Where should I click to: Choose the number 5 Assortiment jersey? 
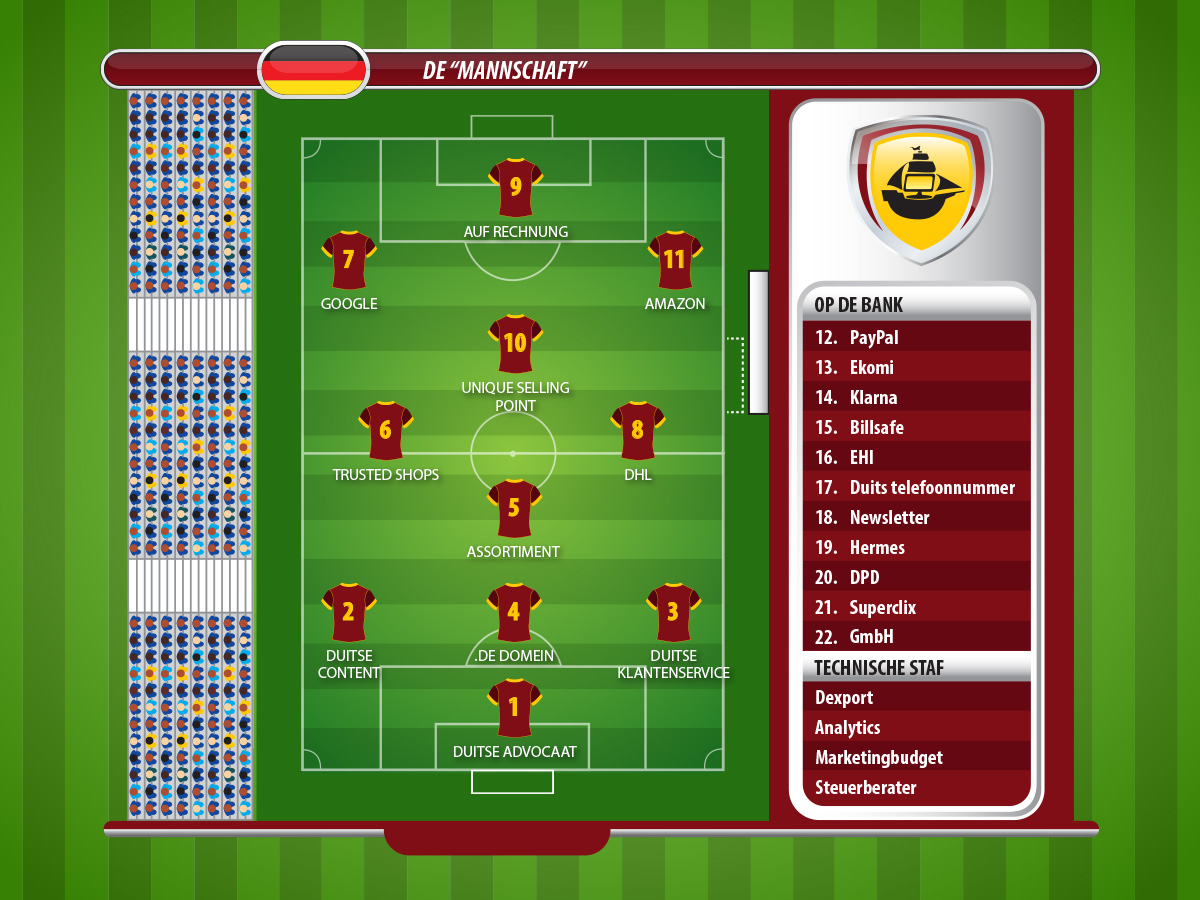click(x=514, y=508)
